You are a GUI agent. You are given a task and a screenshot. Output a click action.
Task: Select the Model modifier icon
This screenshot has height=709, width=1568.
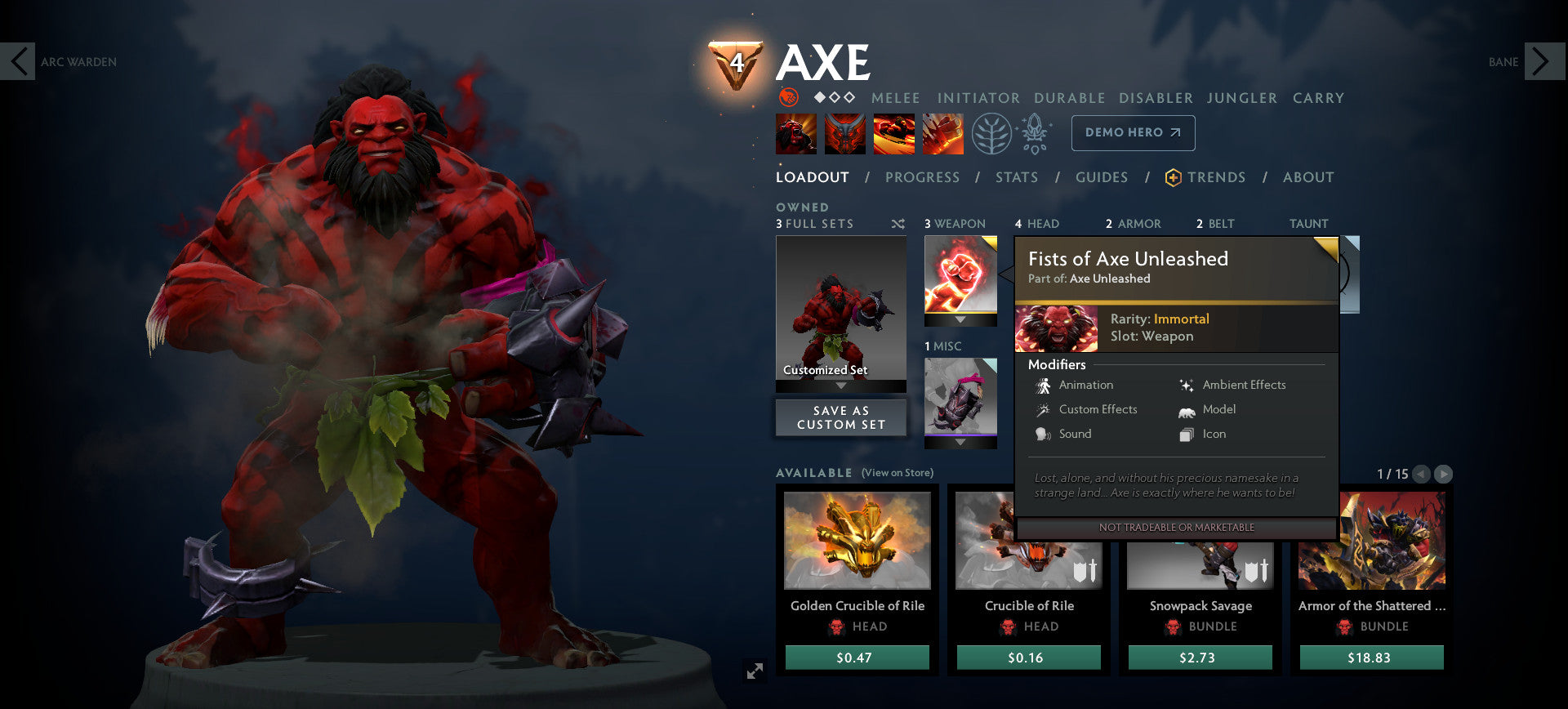(1186, 409)
